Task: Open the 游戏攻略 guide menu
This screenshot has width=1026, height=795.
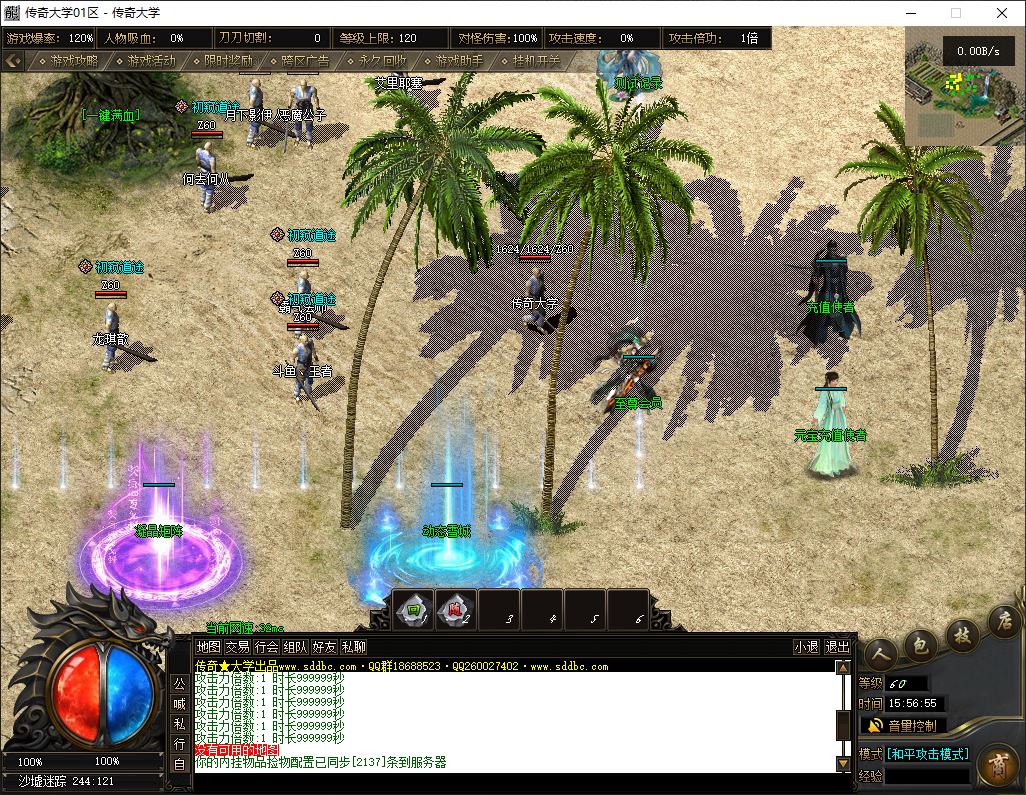Action: [x=75, y=61]
